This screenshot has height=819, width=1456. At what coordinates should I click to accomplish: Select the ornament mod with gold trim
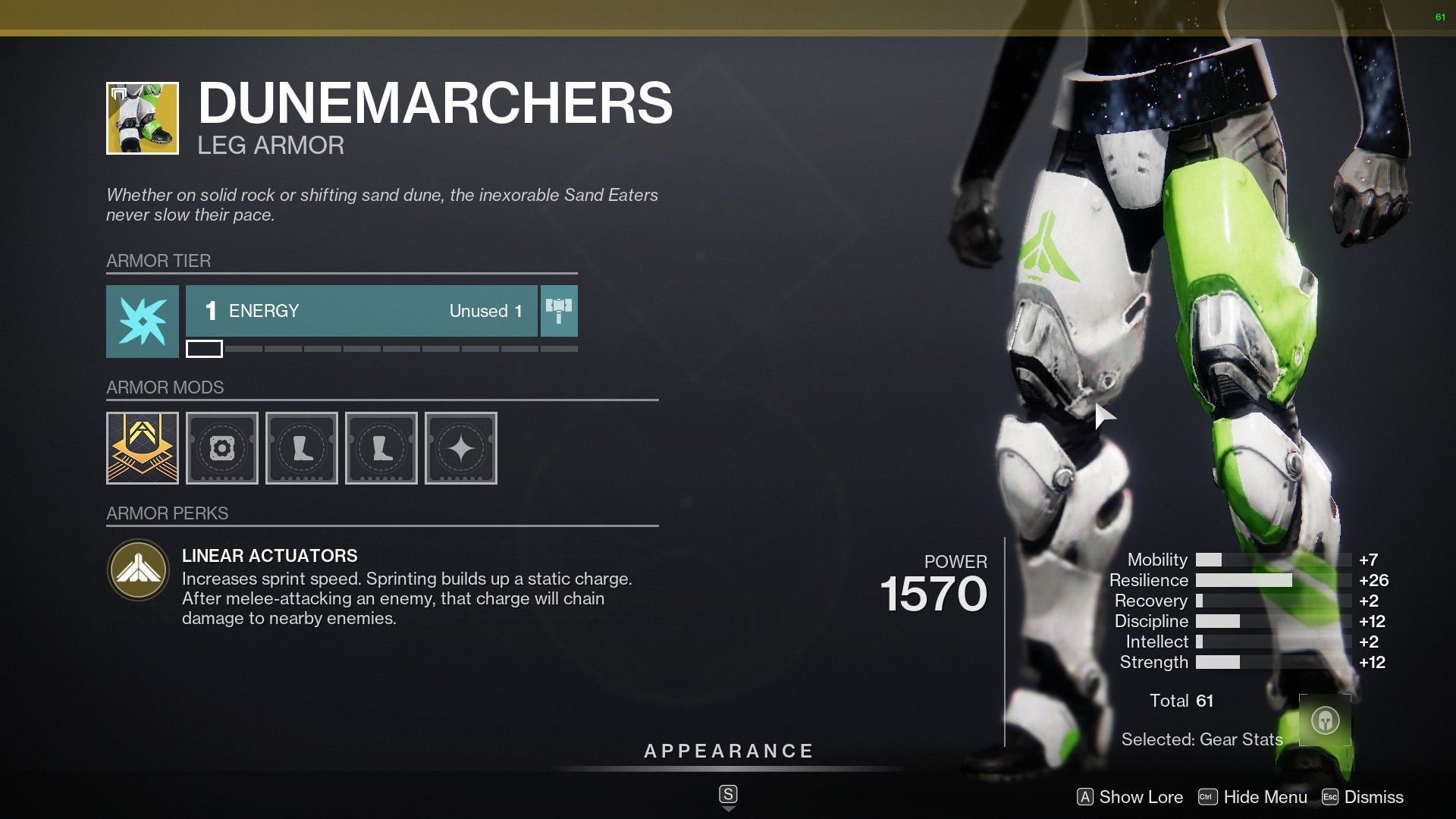[x=141, y=449]
